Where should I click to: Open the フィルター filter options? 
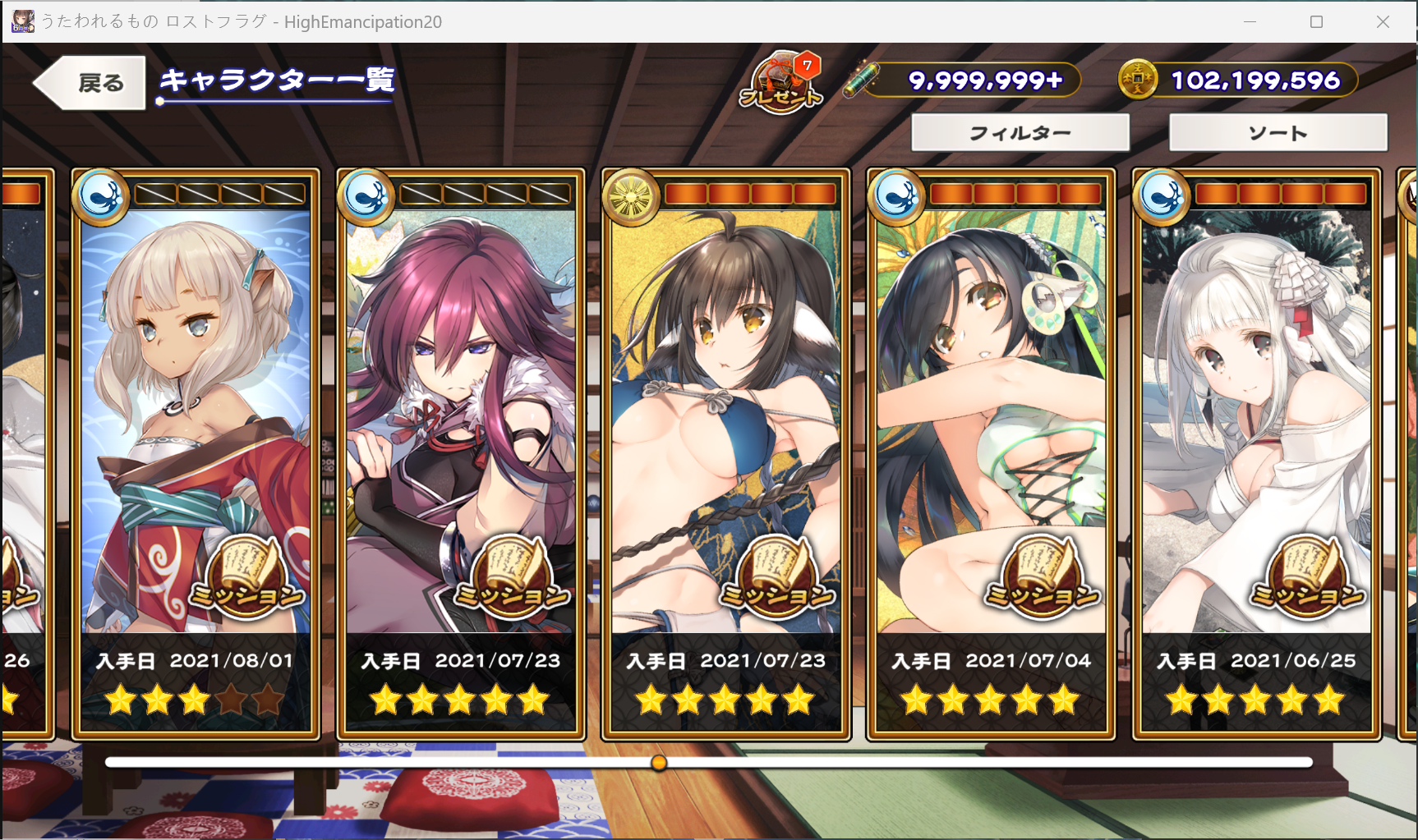tap(1020, 133)
